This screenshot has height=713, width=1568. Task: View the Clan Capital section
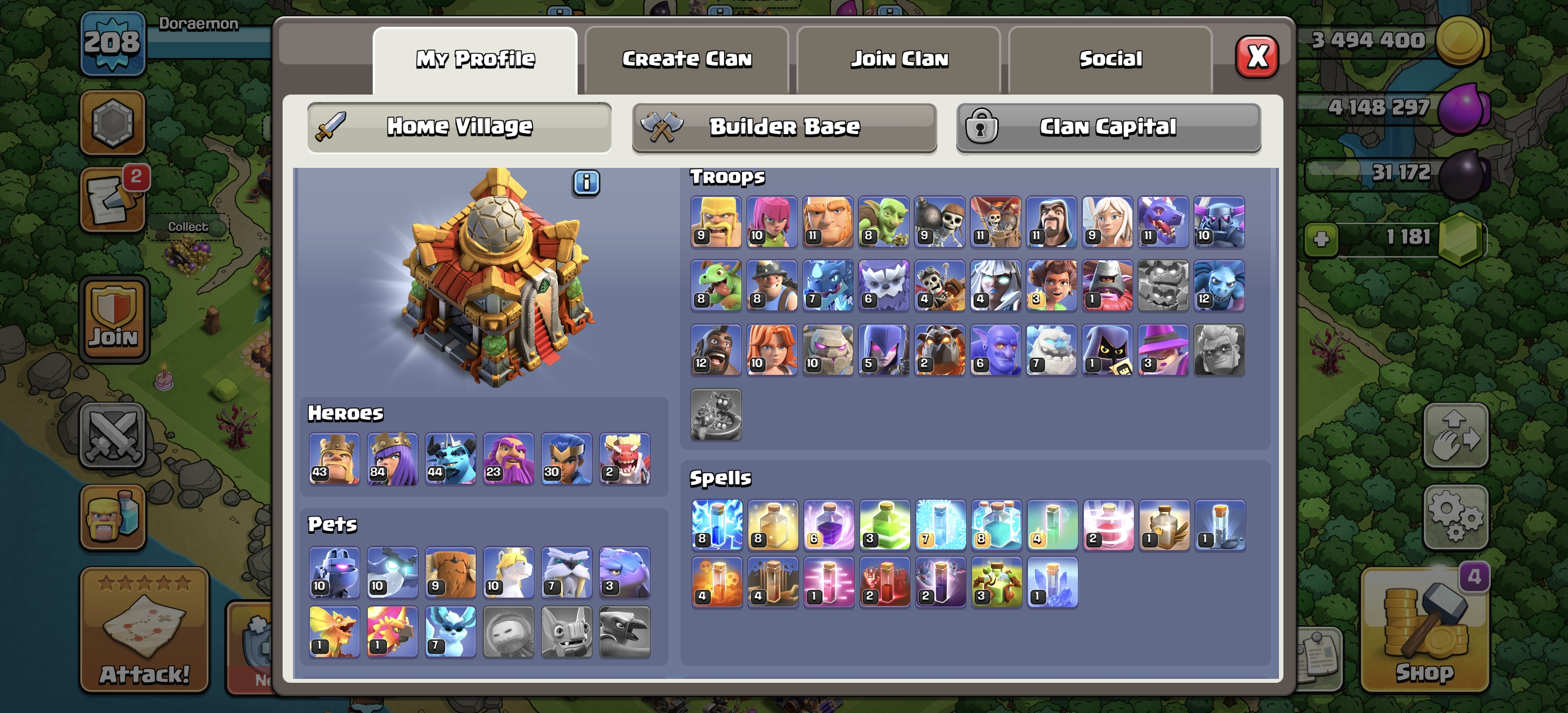pyautogui.click(x=1108, y=127)
